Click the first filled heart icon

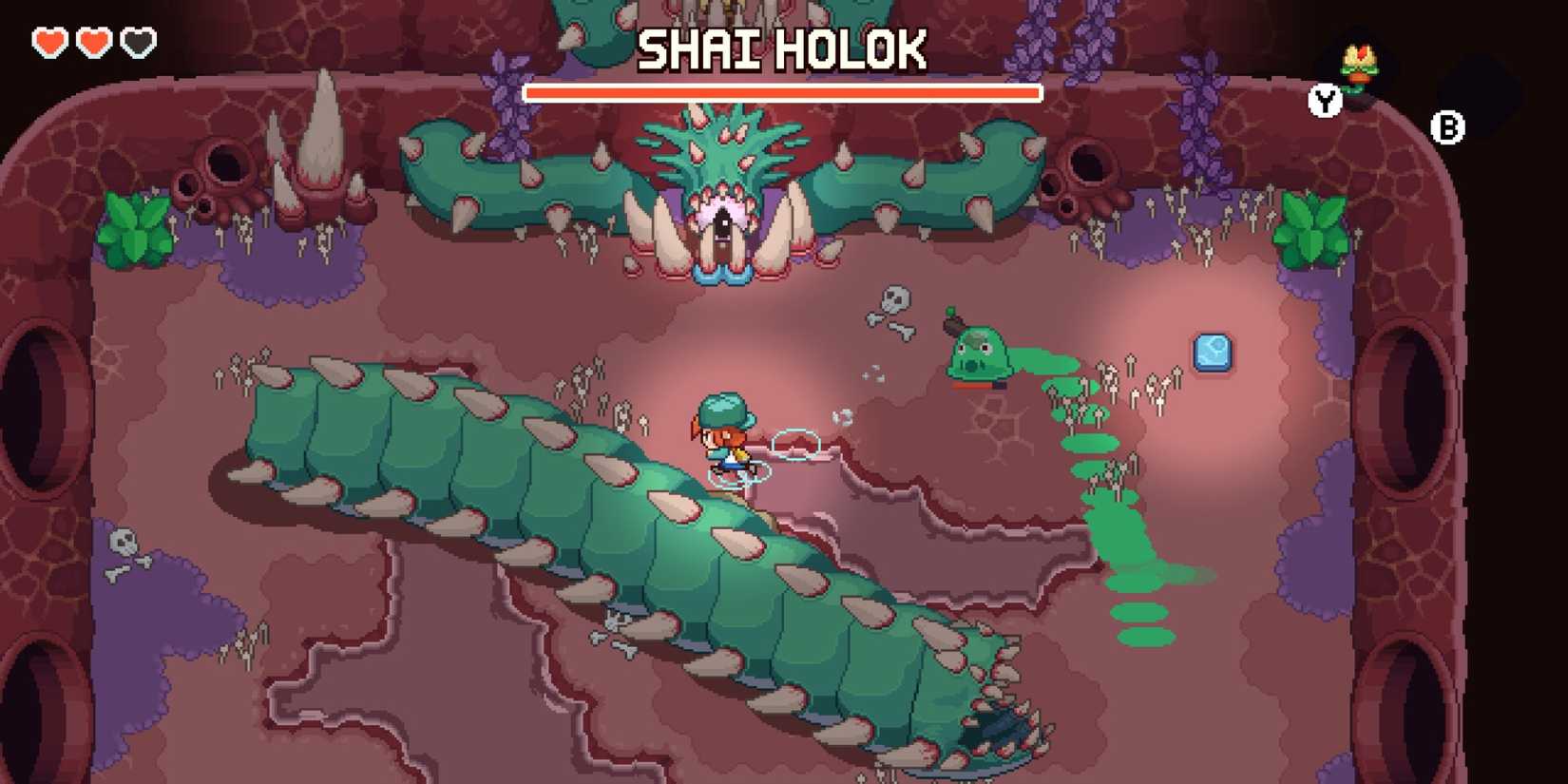pos(48,41)
